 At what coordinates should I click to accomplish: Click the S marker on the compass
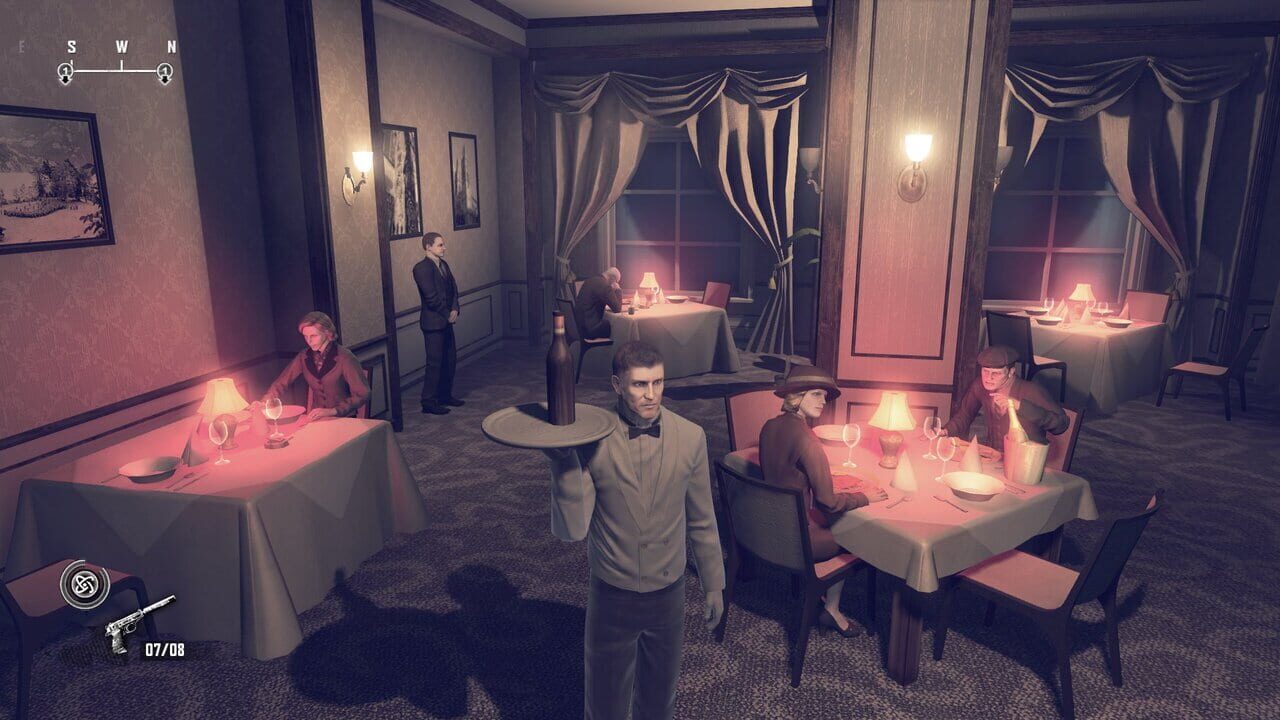[71, 46]
